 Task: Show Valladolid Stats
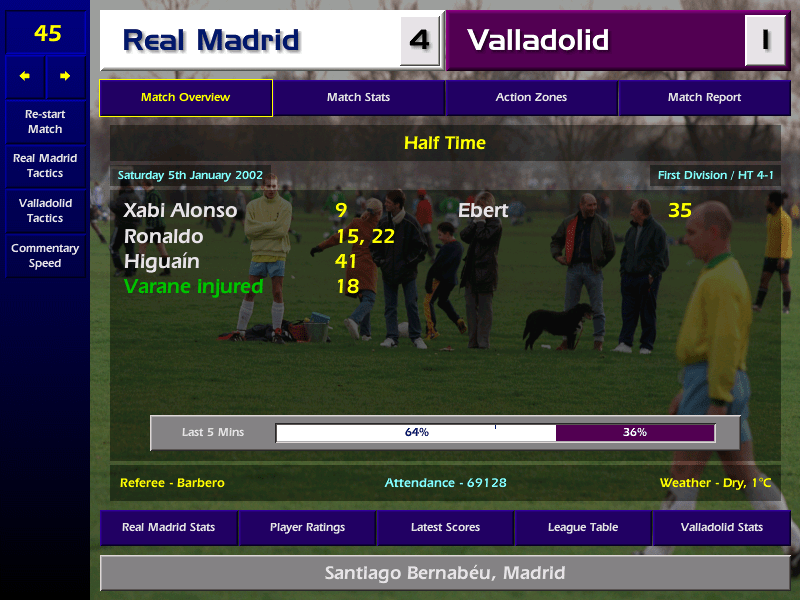click(721, 527)
